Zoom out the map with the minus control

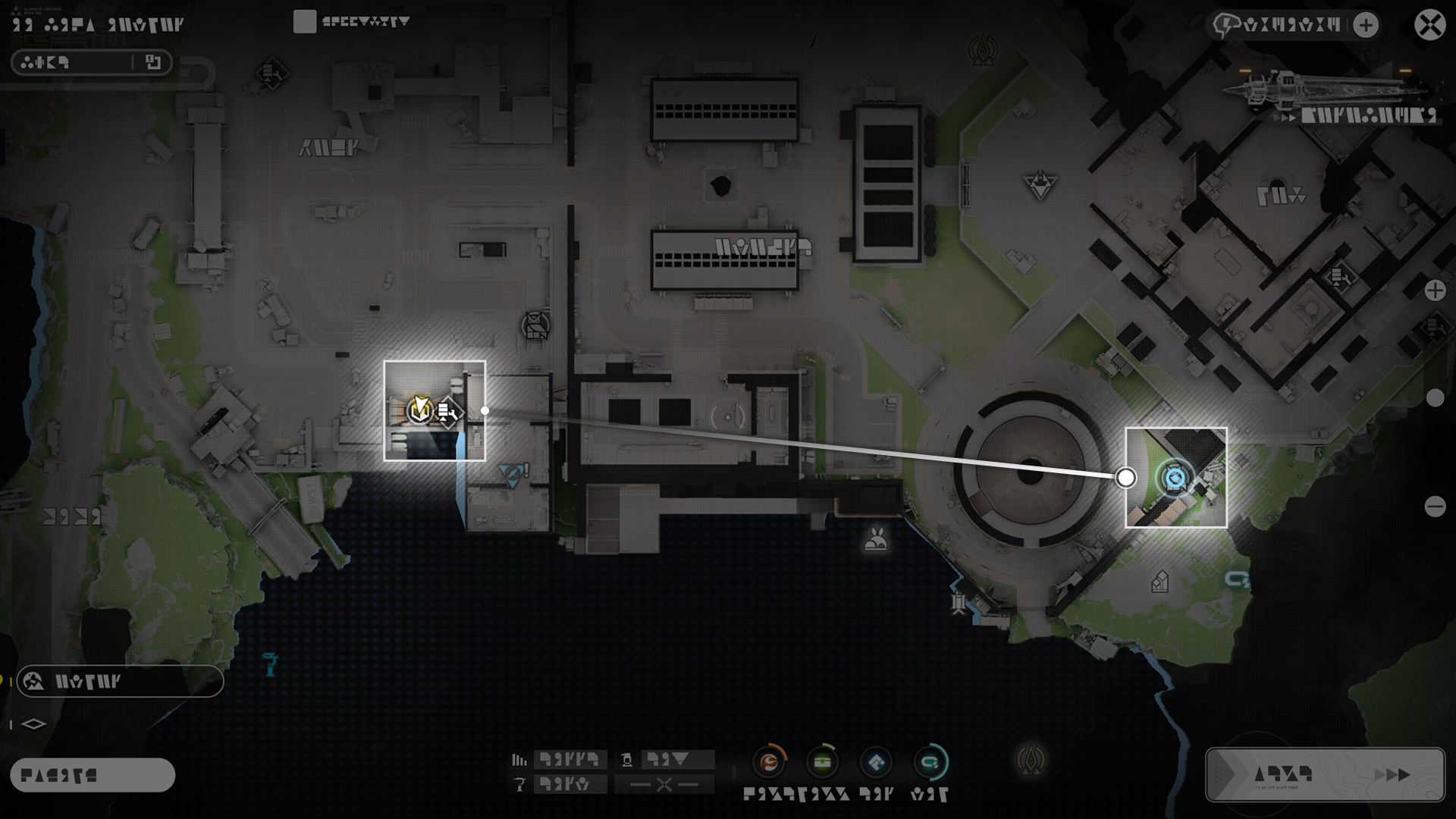(x=1435, y=507)
